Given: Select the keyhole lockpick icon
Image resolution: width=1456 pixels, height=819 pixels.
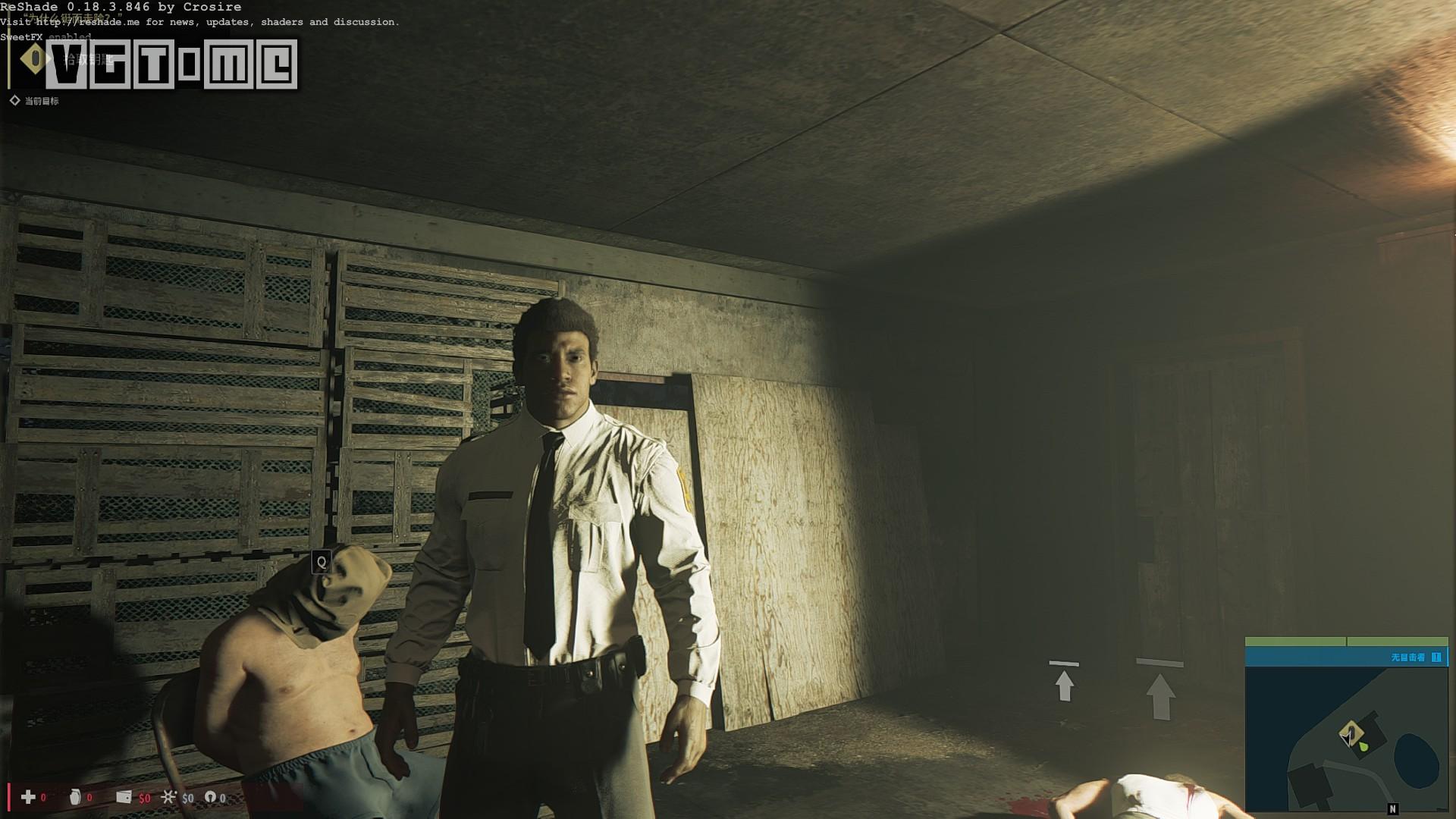Looking at the screenshot, I should (211, 797).
